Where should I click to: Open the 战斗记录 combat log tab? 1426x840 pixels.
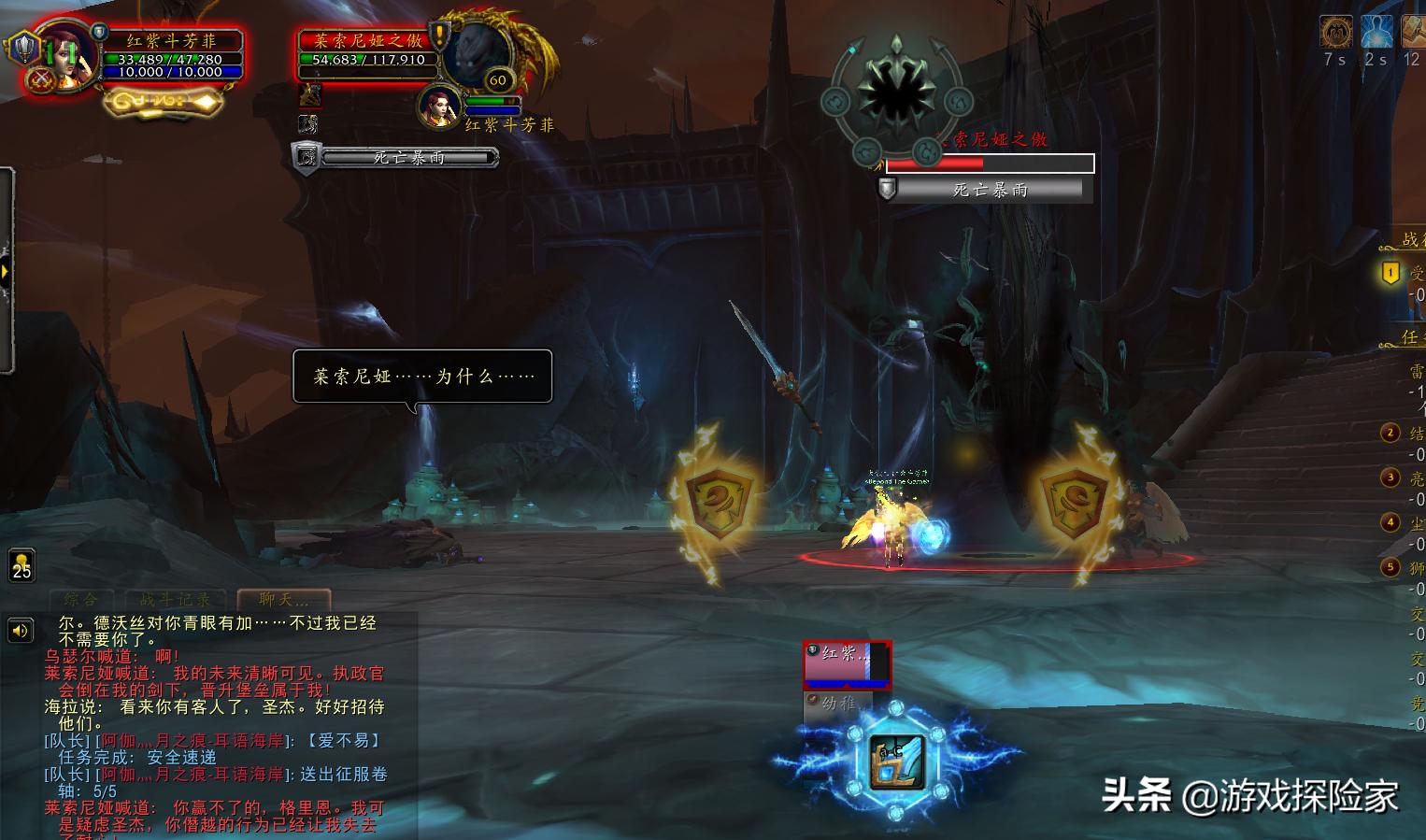(175, 600)
